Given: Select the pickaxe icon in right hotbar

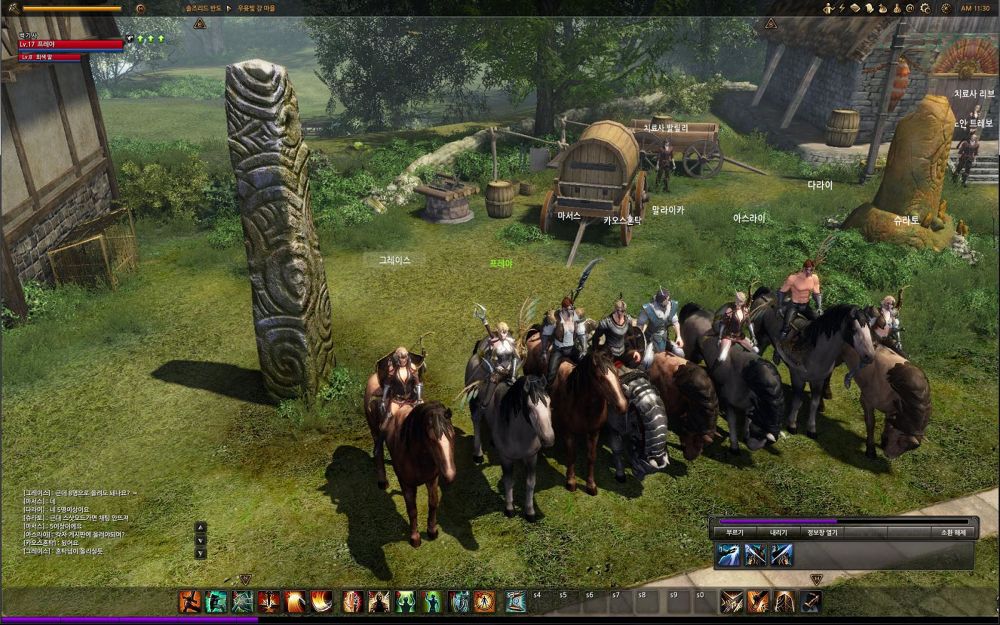Looking at the screenshot, I should tap(810, 601).
